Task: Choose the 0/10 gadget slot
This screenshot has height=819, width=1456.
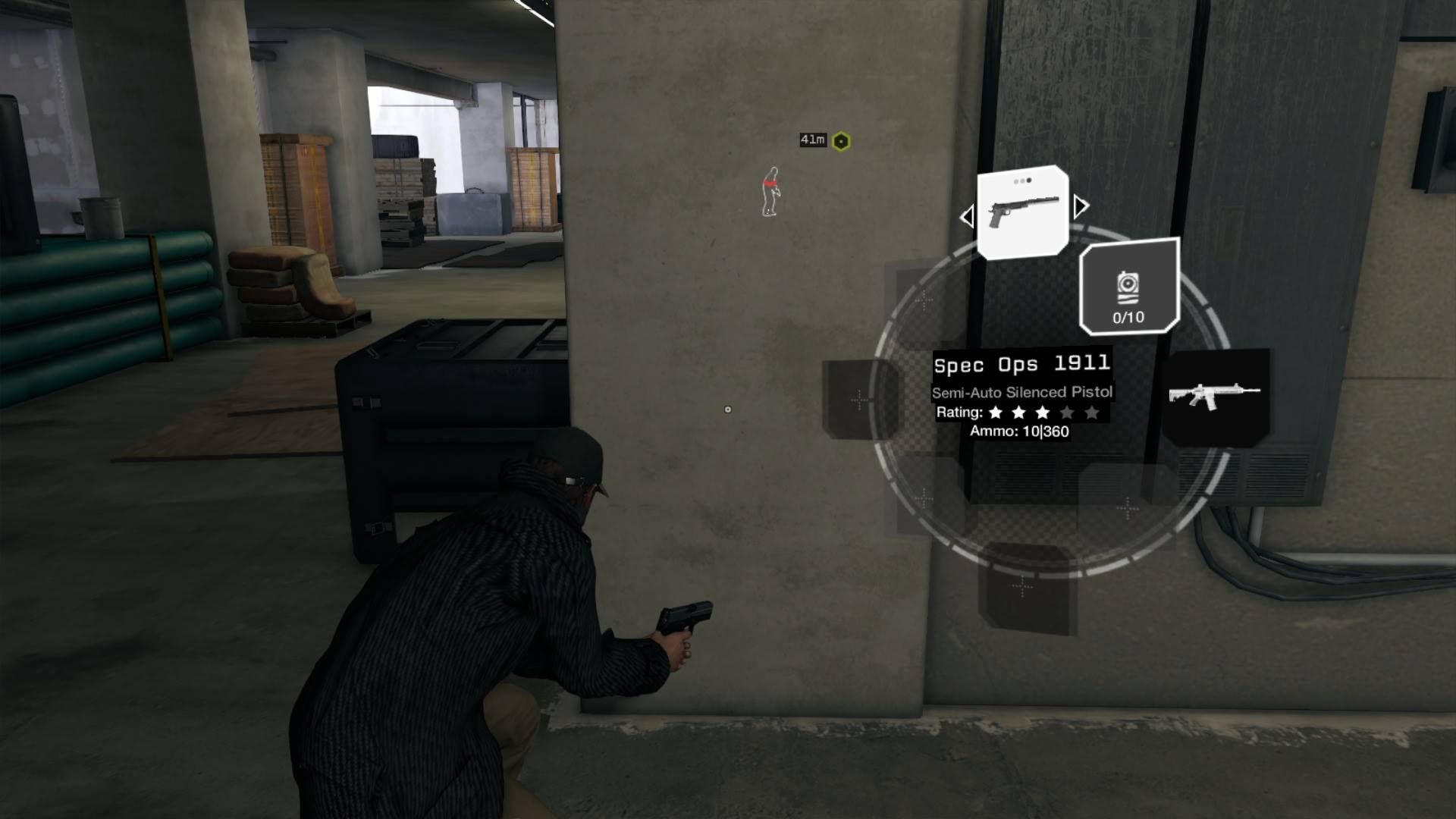Action: coord(1128,287)
